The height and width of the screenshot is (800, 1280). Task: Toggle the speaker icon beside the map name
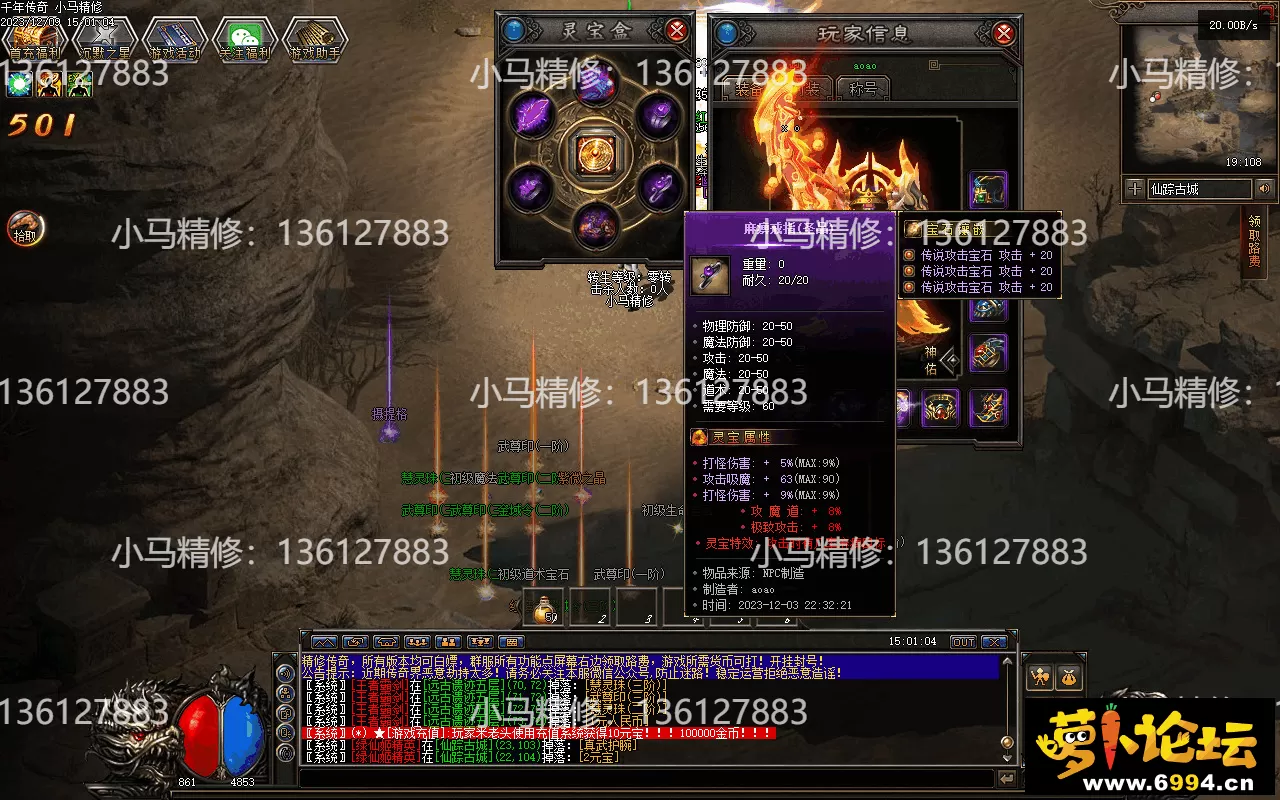(x=1265, y=188)
